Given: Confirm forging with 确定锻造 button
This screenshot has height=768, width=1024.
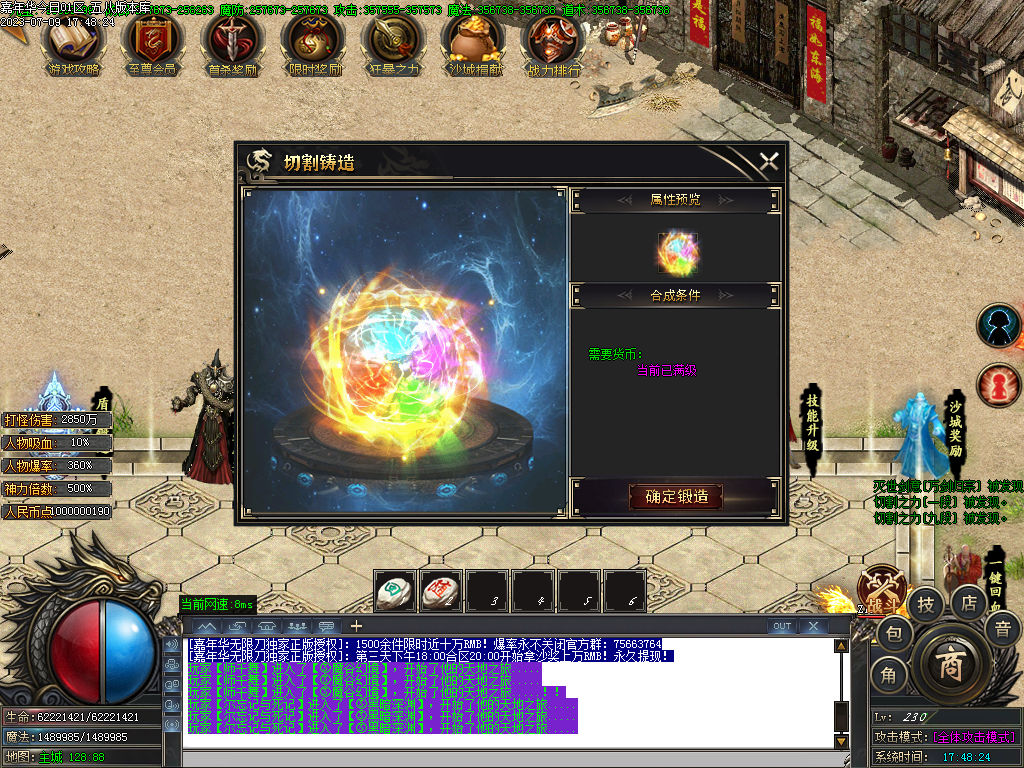Looking at the screenshot, I should [x=675, y=496].
